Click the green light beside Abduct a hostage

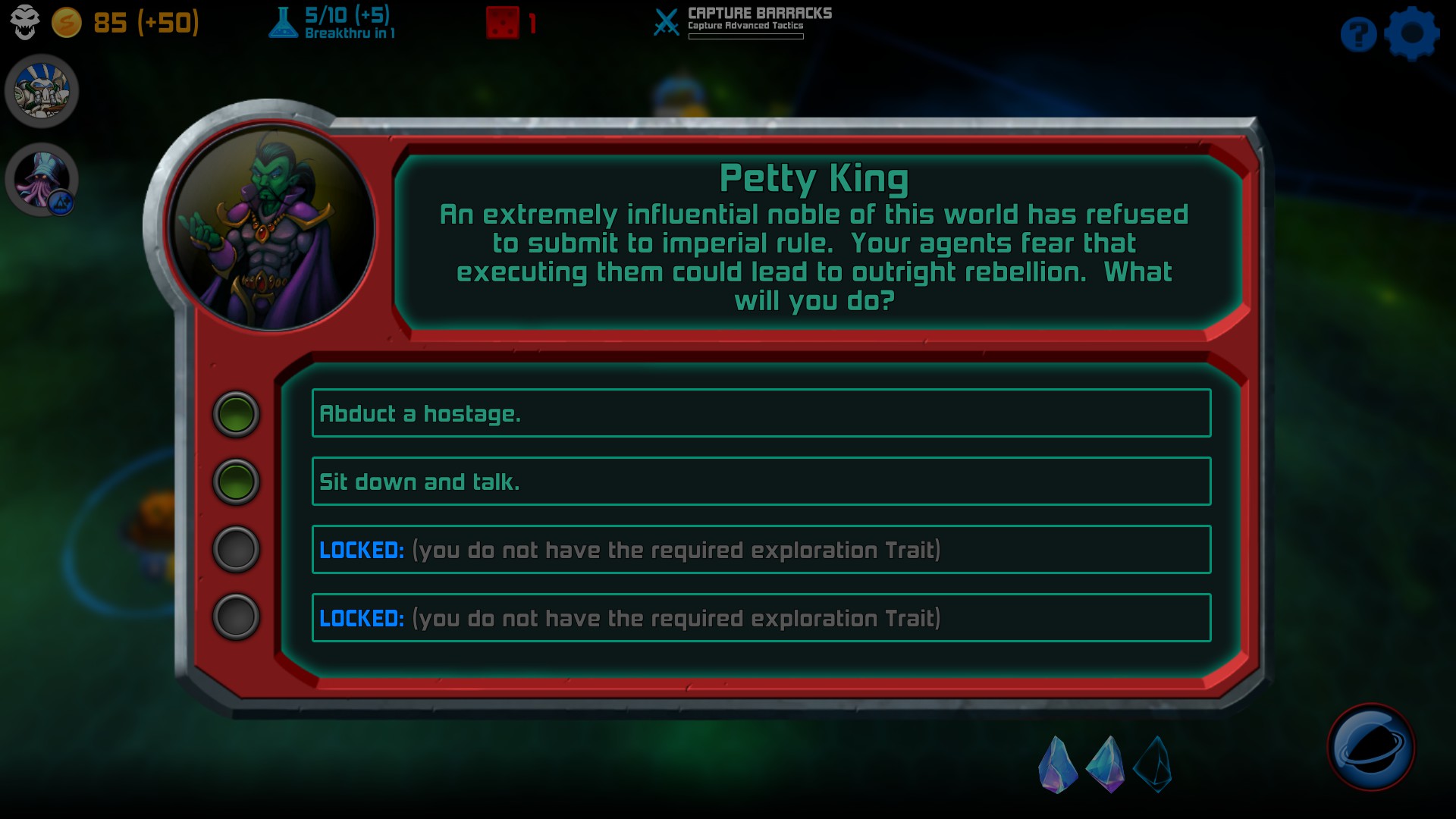236,414
